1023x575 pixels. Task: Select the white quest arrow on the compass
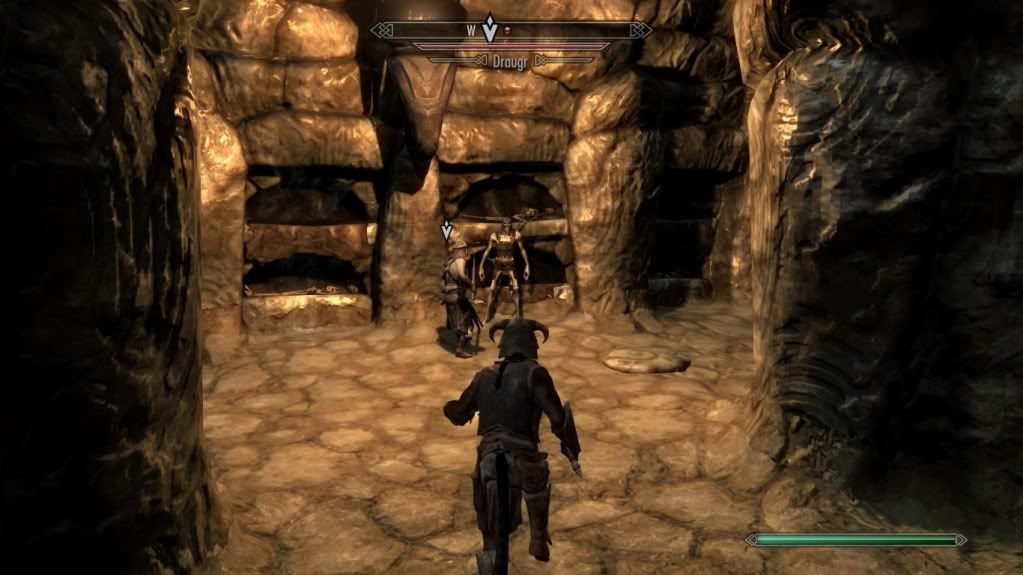pos(489,28)
